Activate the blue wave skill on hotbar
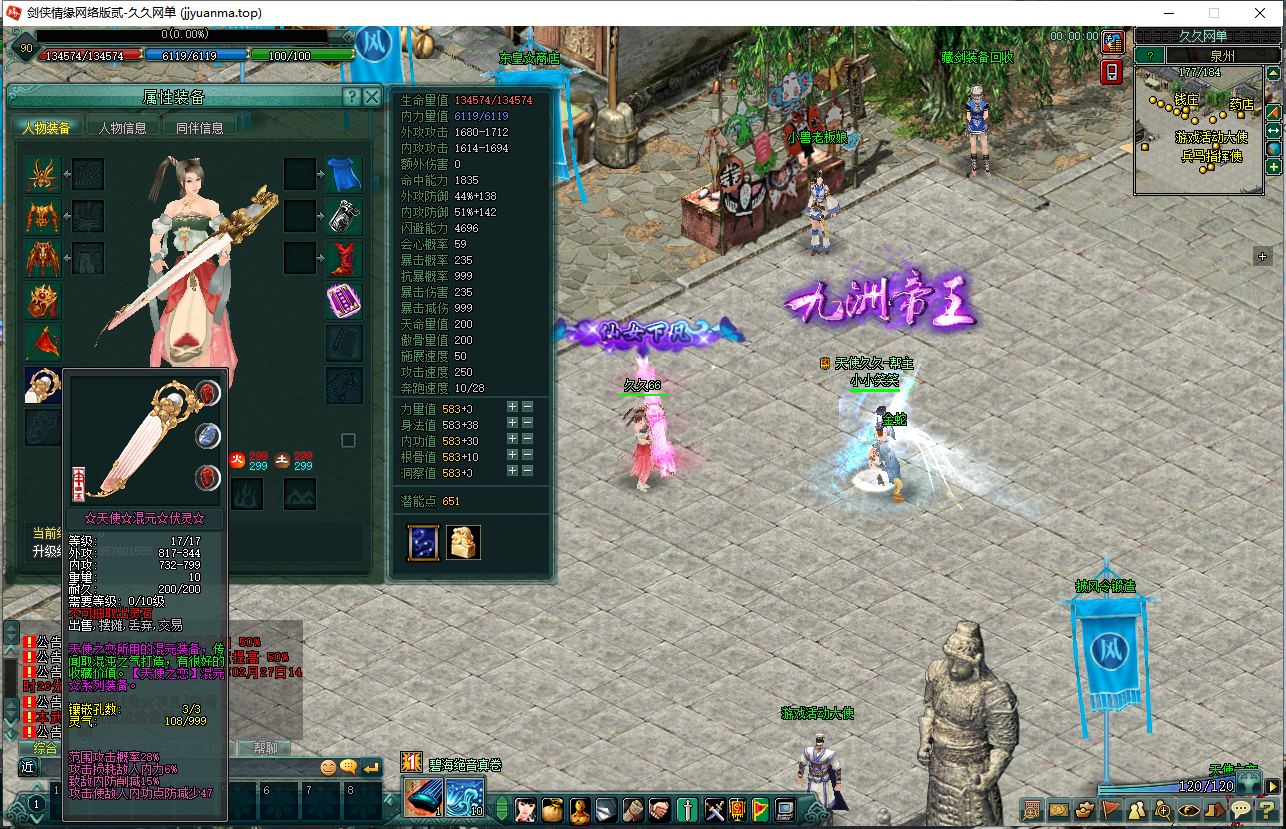 click(x=464, y=797)
